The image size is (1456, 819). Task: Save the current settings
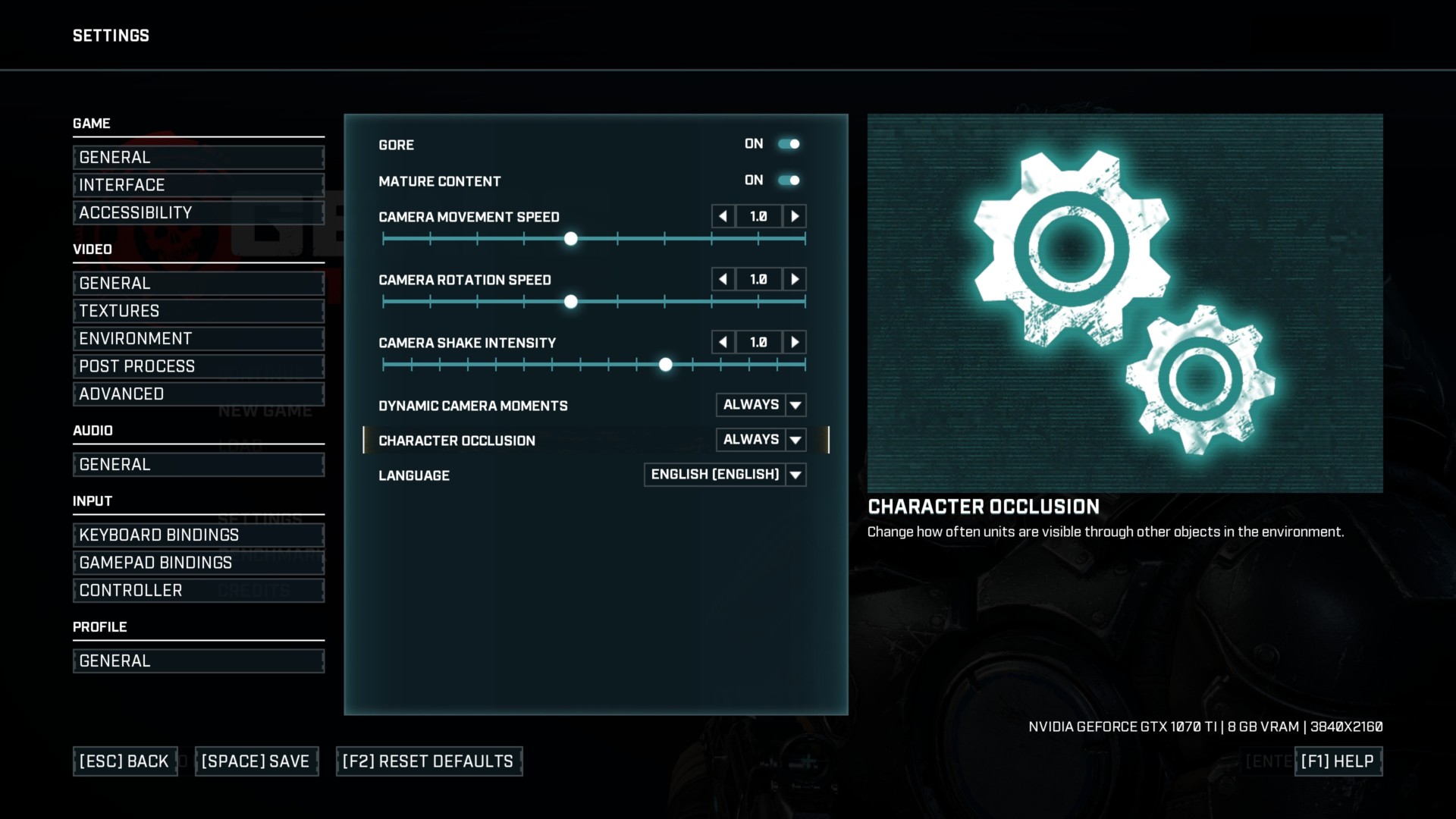pos(256,761)
